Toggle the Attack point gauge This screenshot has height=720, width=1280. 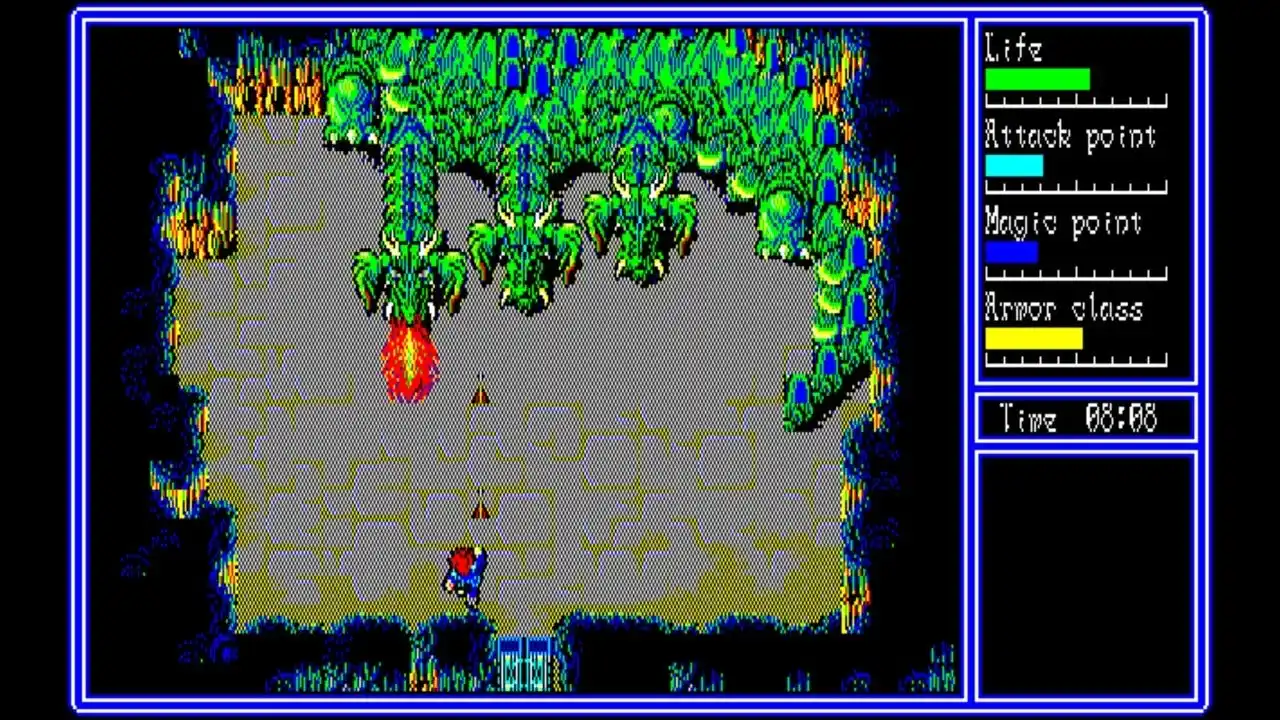coord(1015,165)
